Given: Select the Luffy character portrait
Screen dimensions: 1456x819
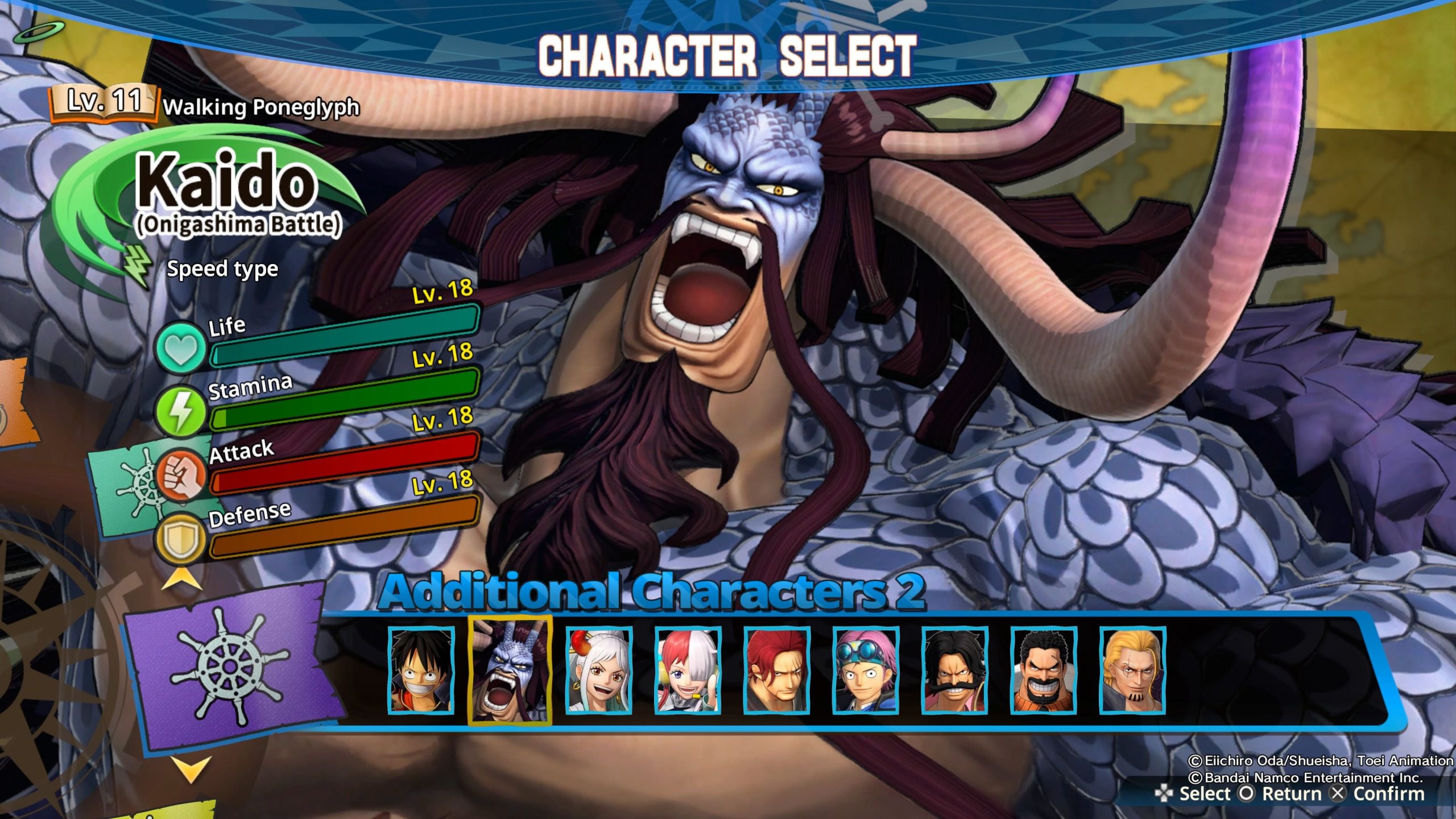Looking at the screenshot, I should (421, 670).
